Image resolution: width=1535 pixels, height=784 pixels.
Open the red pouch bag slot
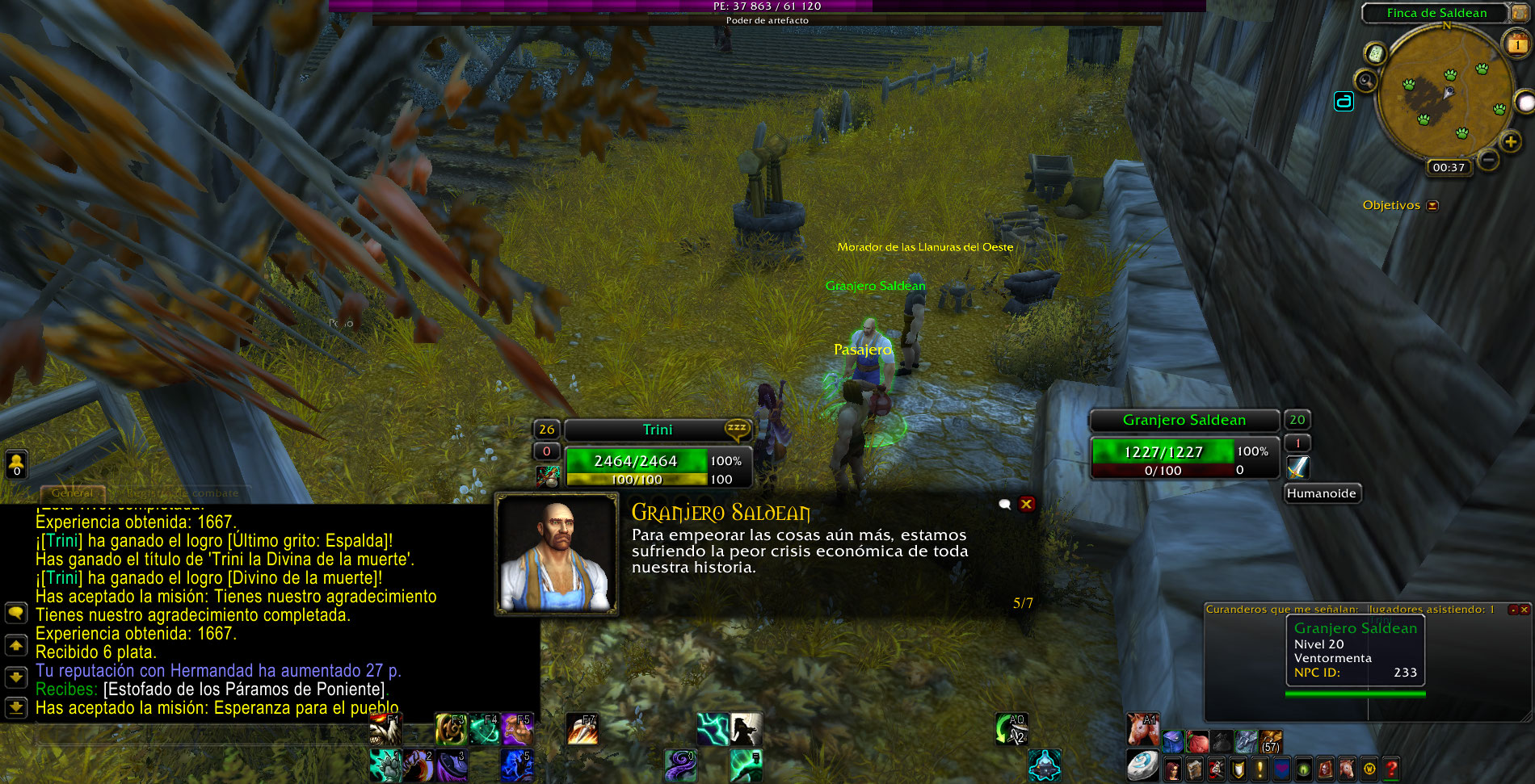(x=1197, y=740)
